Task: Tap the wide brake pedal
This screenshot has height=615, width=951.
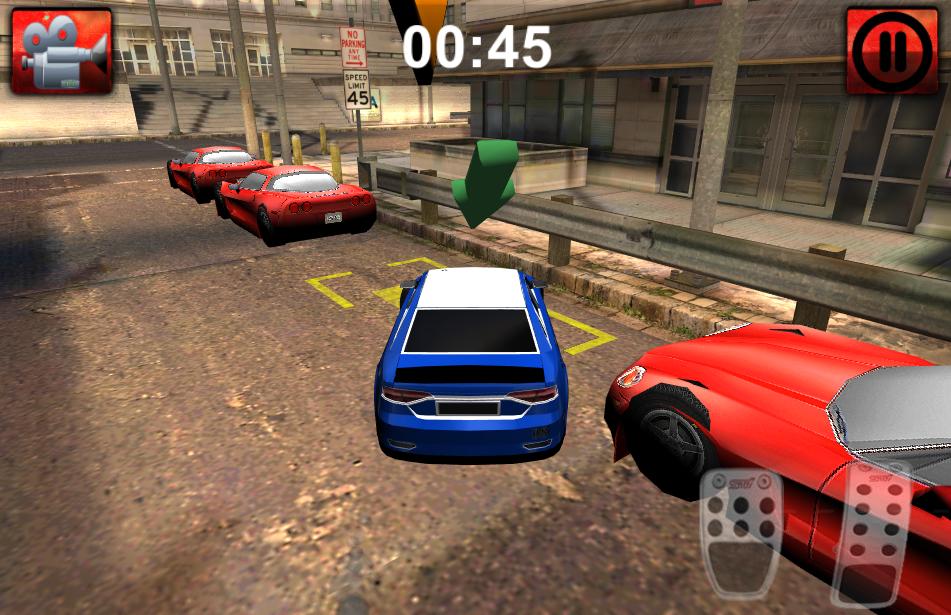Action: coord(741,532)
